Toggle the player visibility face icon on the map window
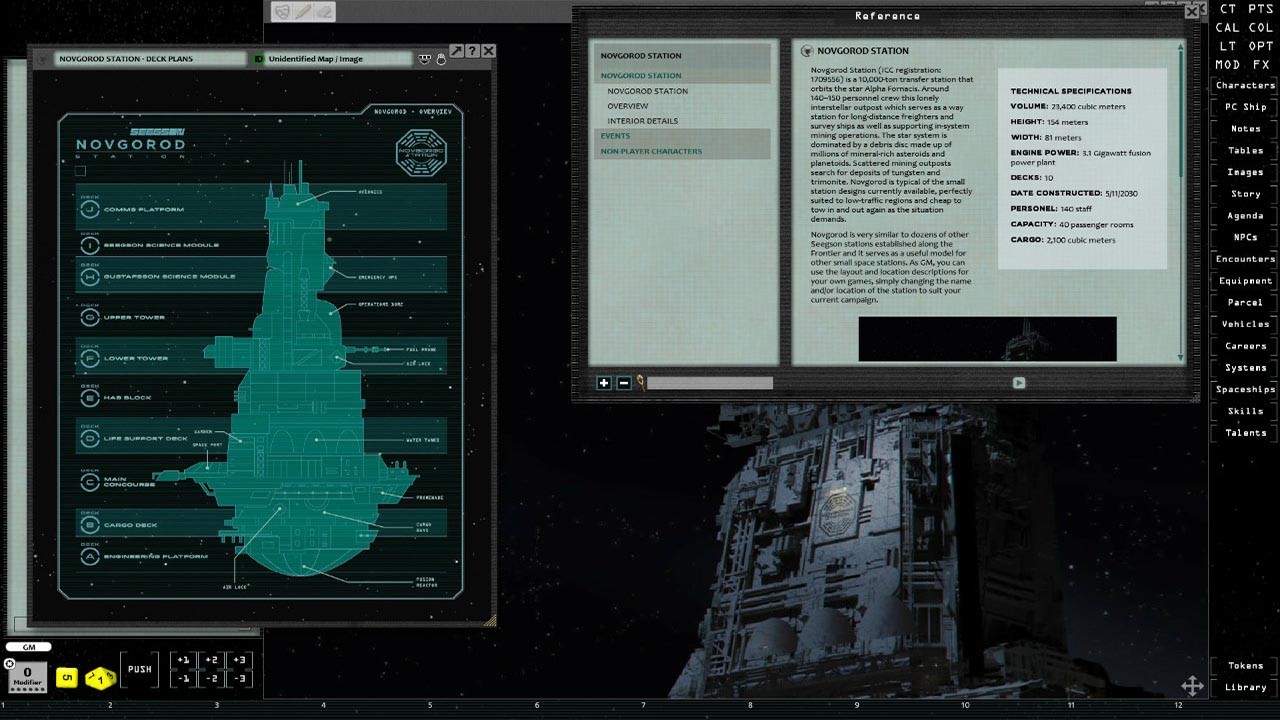Image resolution: width=1280 pixels, height=720 pixels. coord(425,59)
